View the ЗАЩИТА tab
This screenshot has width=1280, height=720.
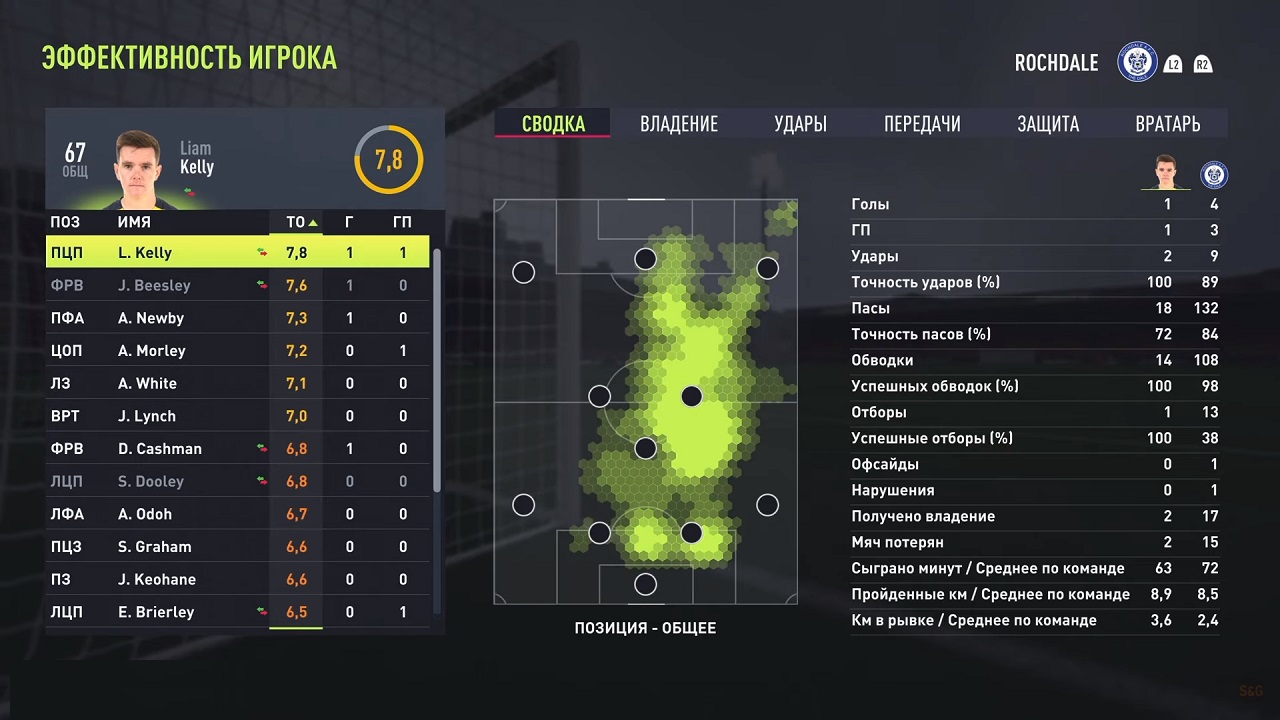(1049, 124)
